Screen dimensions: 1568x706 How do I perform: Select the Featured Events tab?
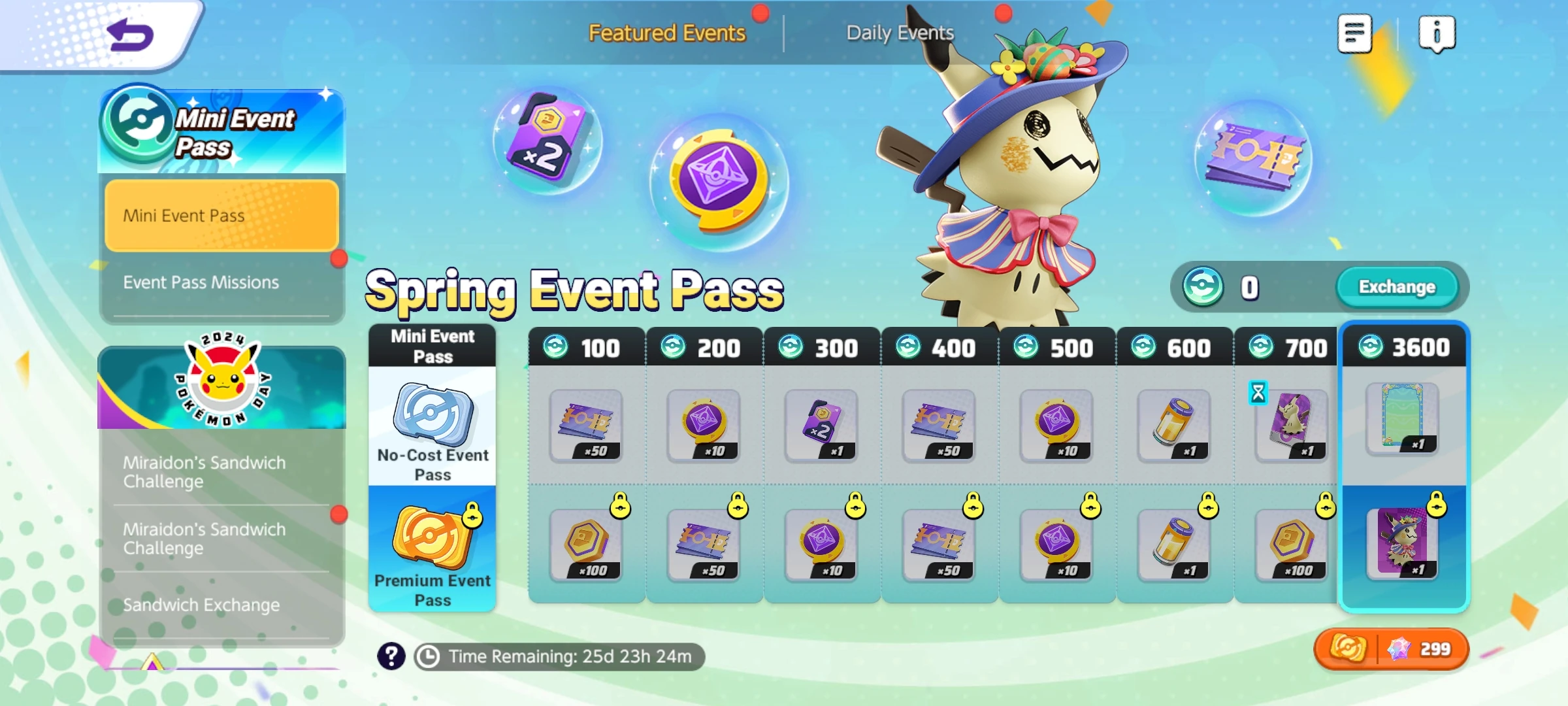pyautogui.click(x=666, y=33)
